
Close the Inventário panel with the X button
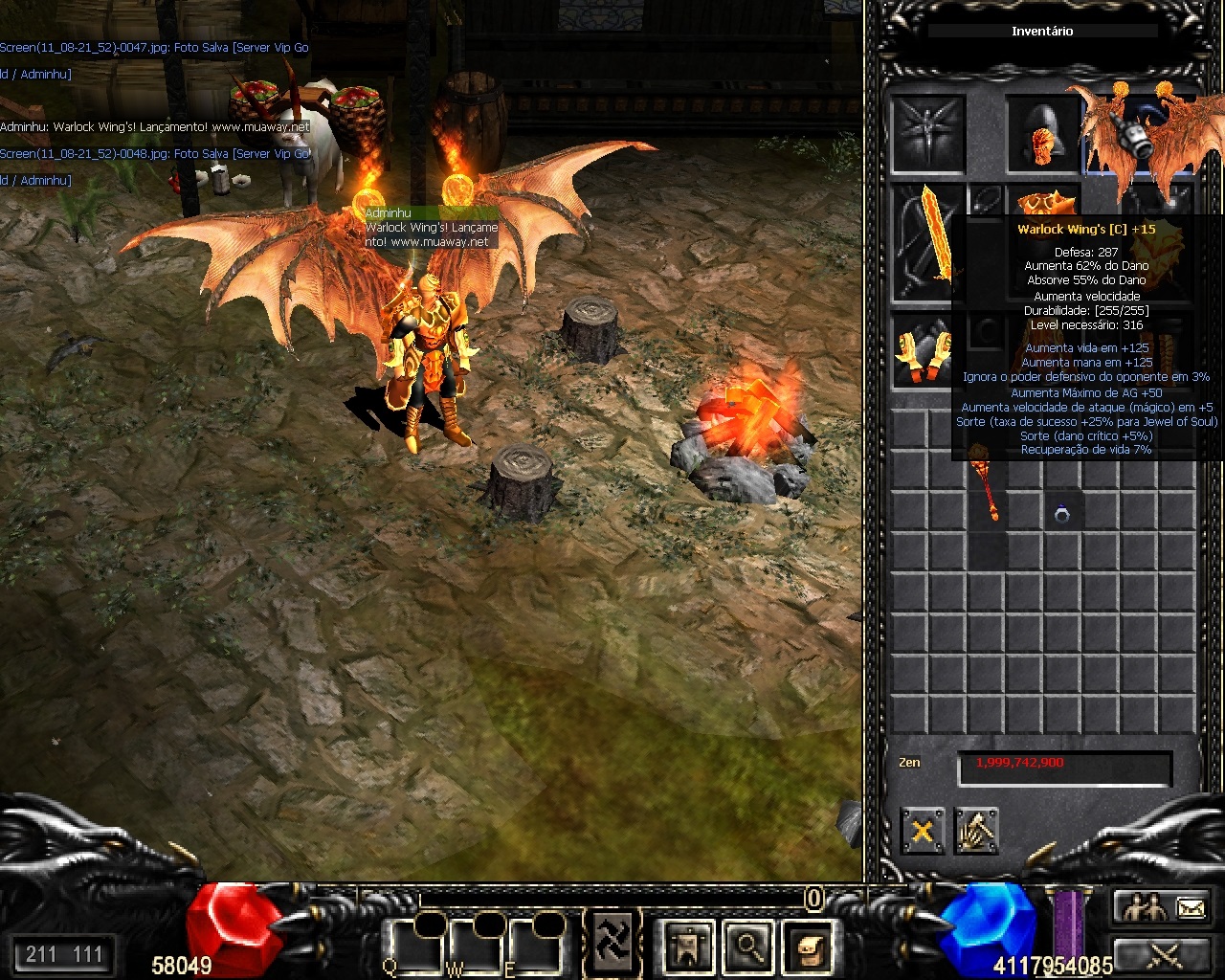(923, 831)
